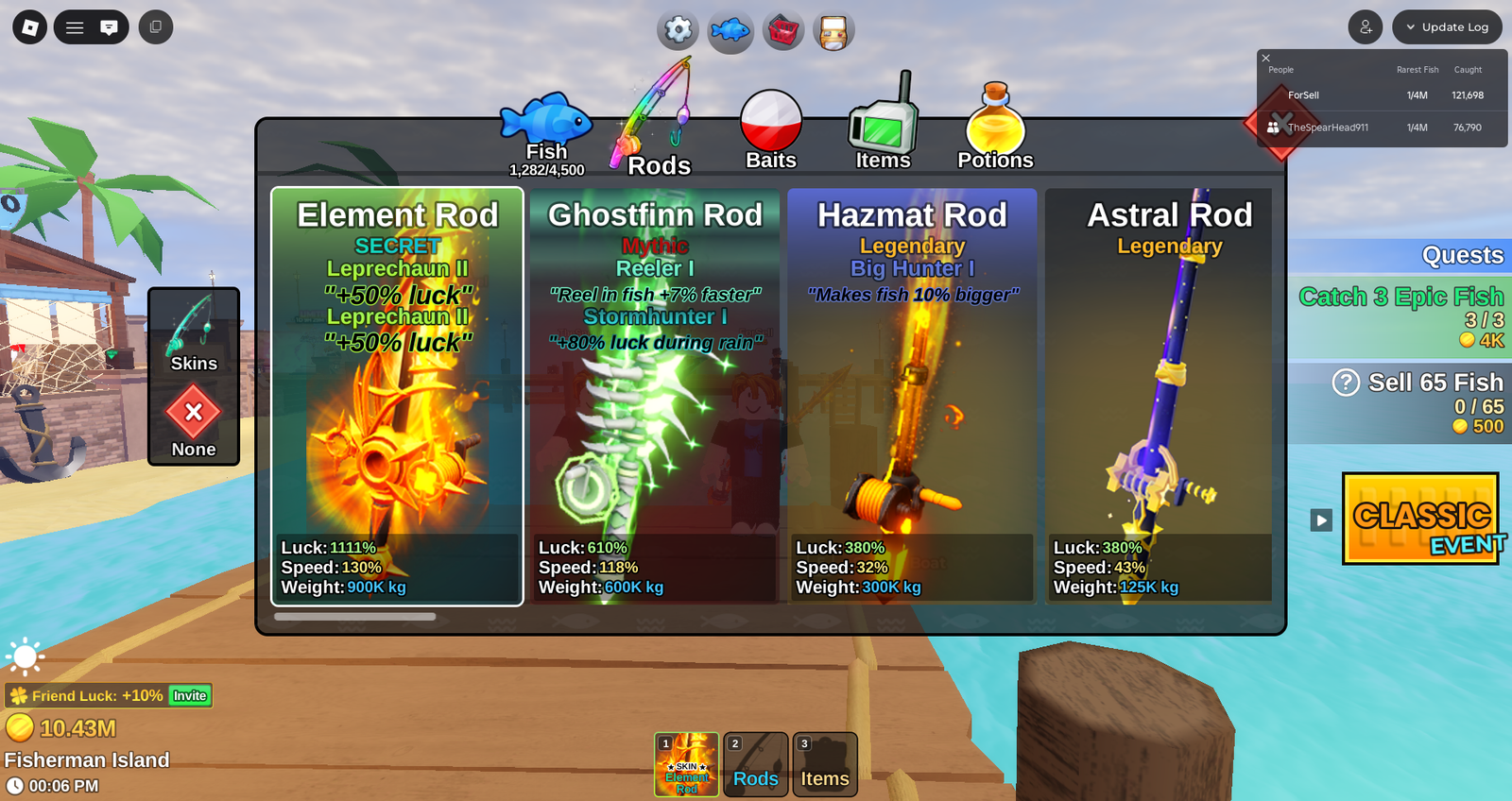The width and height of the screenshot is (1512, 801).
Task: Invite a friend for Friend Luck
Action: (189, 696)
